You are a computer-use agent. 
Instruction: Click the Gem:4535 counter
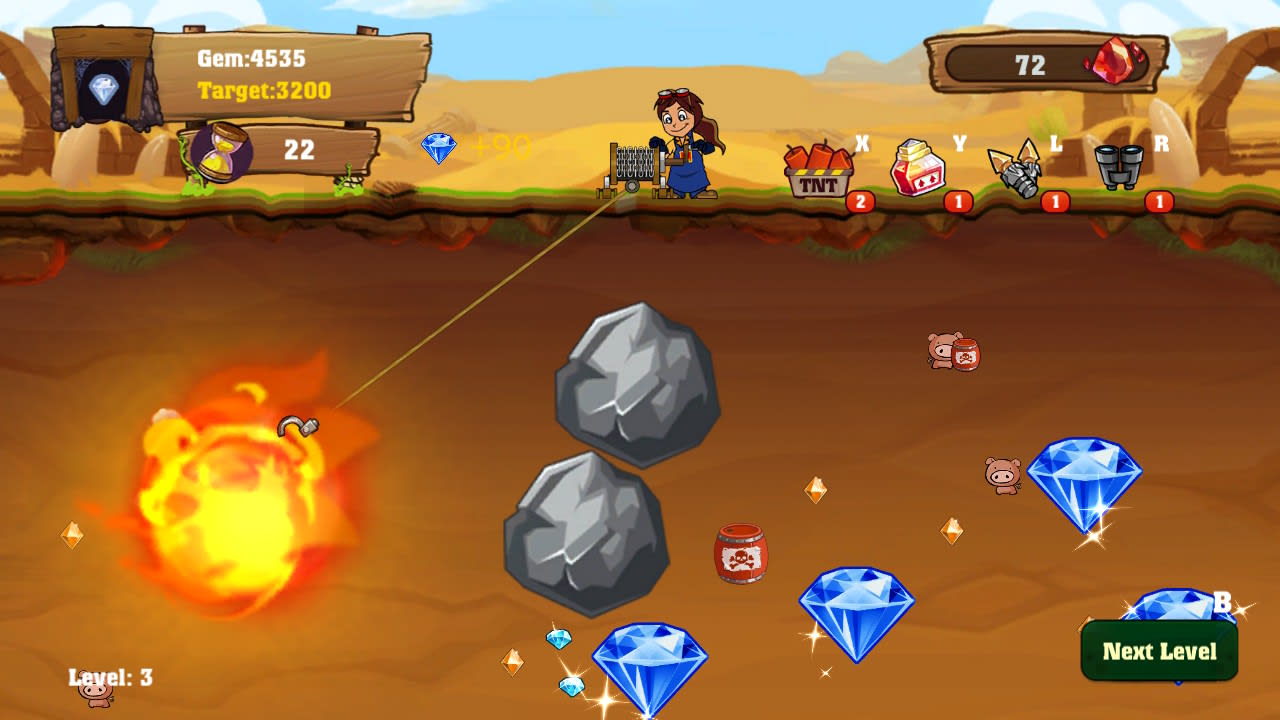[251, 60]
